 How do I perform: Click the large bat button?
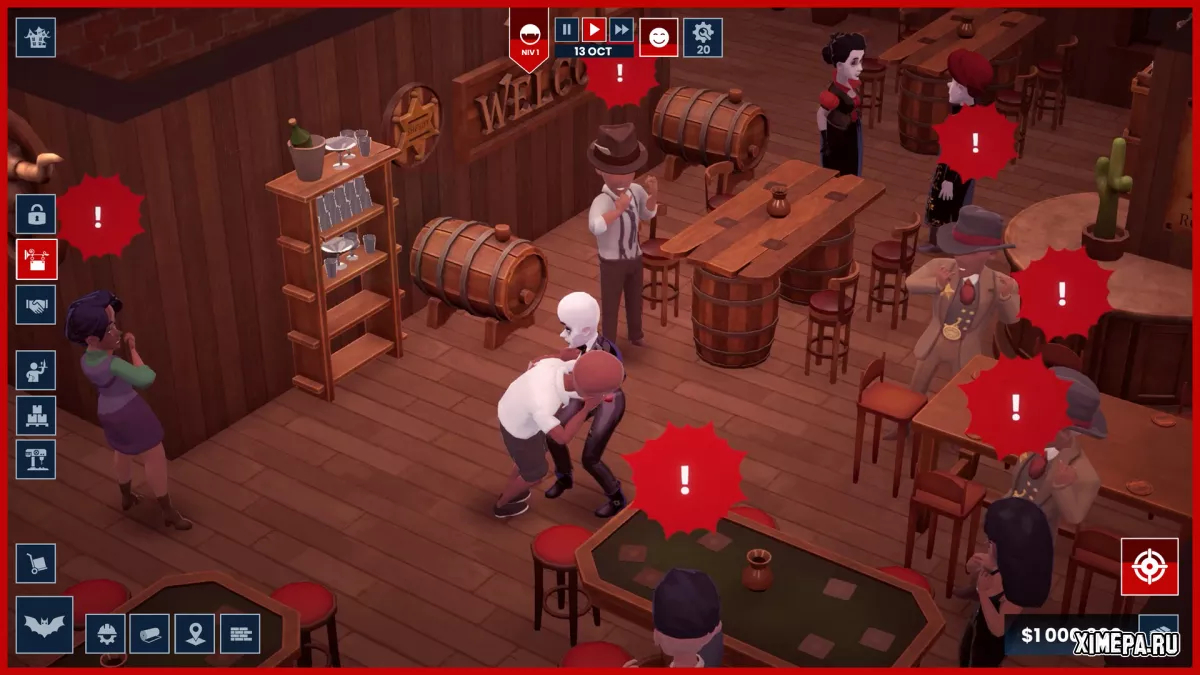tap(44, 625)
